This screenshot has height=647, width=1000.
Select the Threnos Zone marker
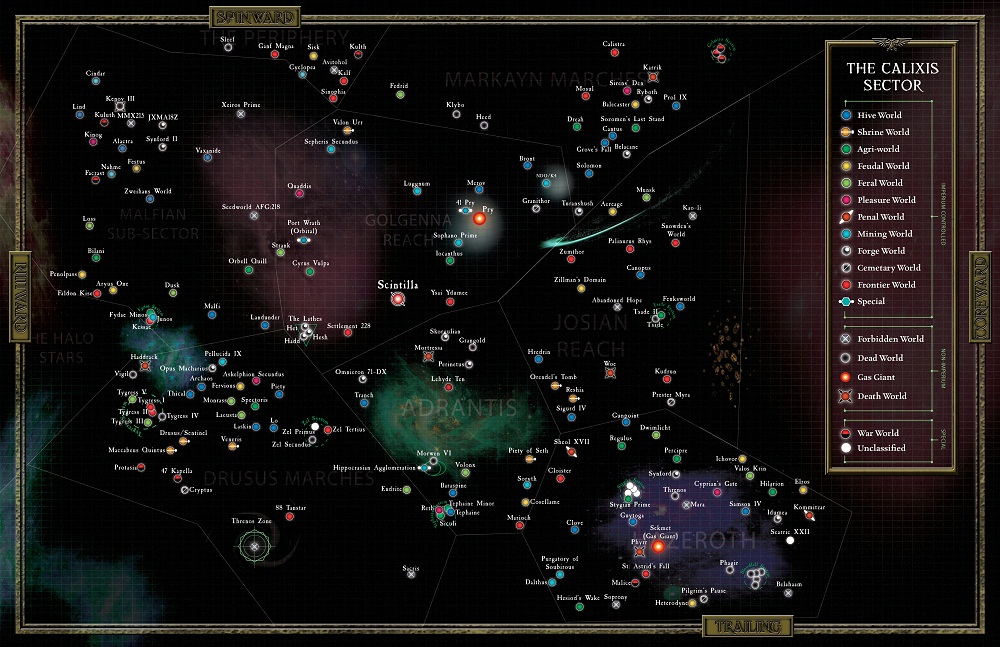click(x=254, y=546)
